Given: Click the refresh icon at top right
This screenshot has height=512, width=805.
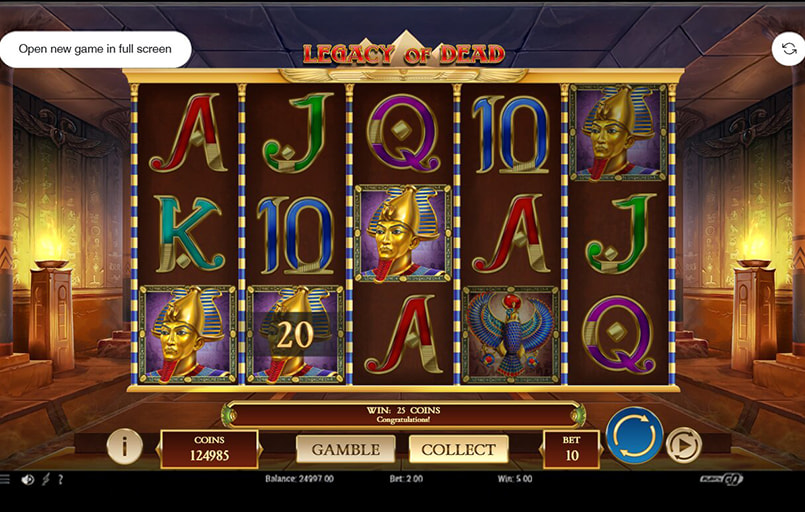Looking at the screenshot, I should click(x=788, y=48).
